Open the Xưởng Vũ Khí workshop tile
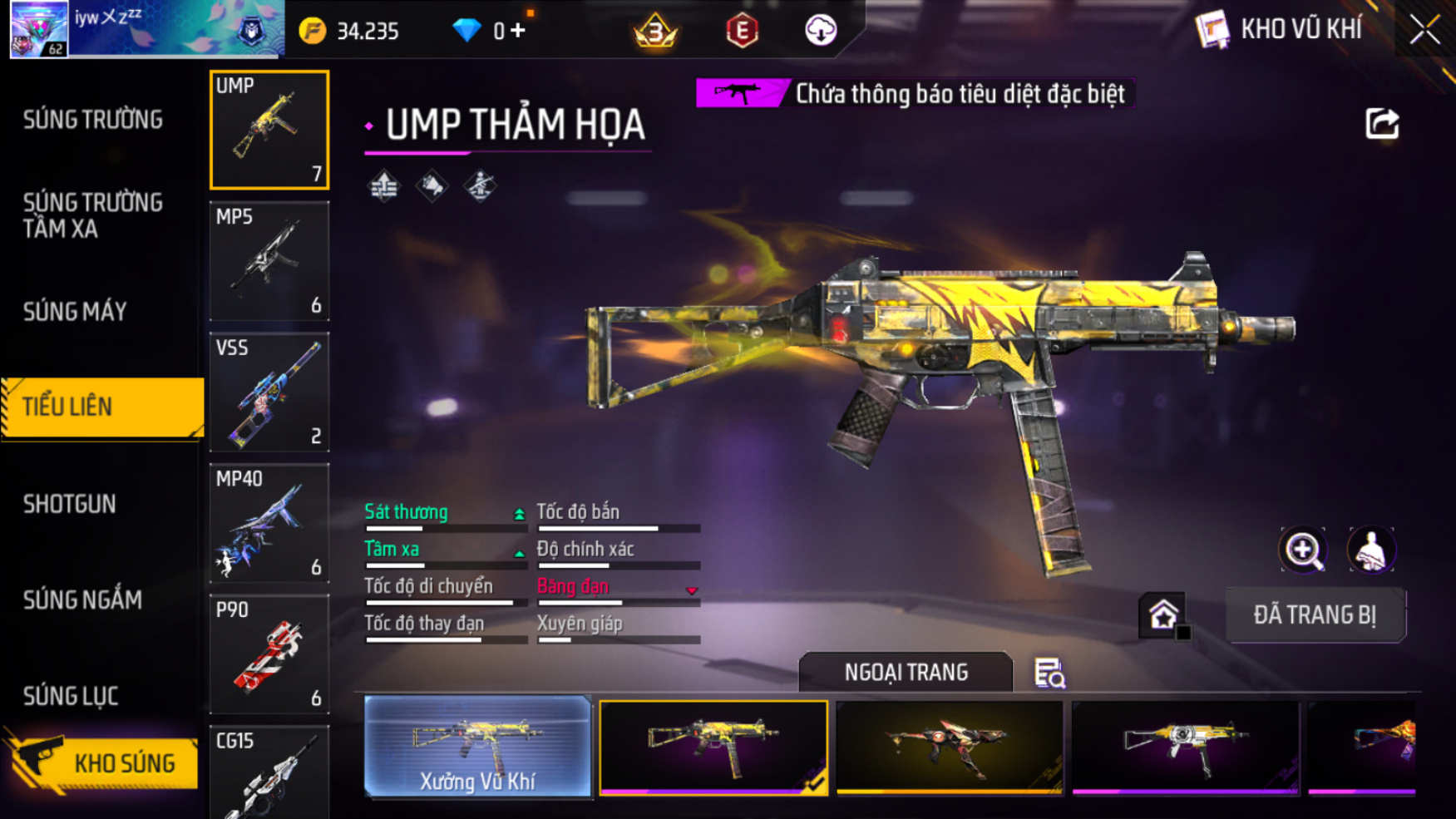The image size is (1456, 819). (x=477, y=747)
